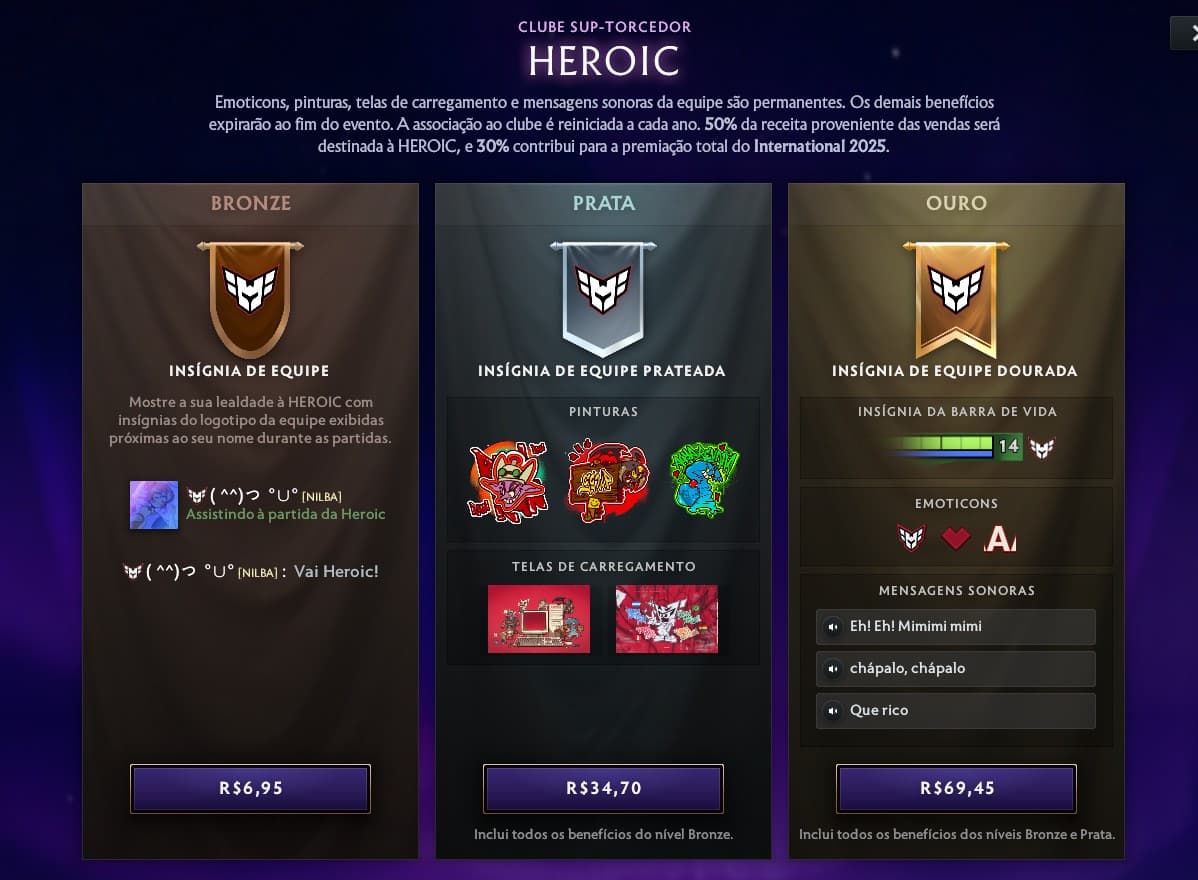Buy the Bronze tier for R$6,95
The height and width of the screenshot is (880, 1198).
click(250, 788)
